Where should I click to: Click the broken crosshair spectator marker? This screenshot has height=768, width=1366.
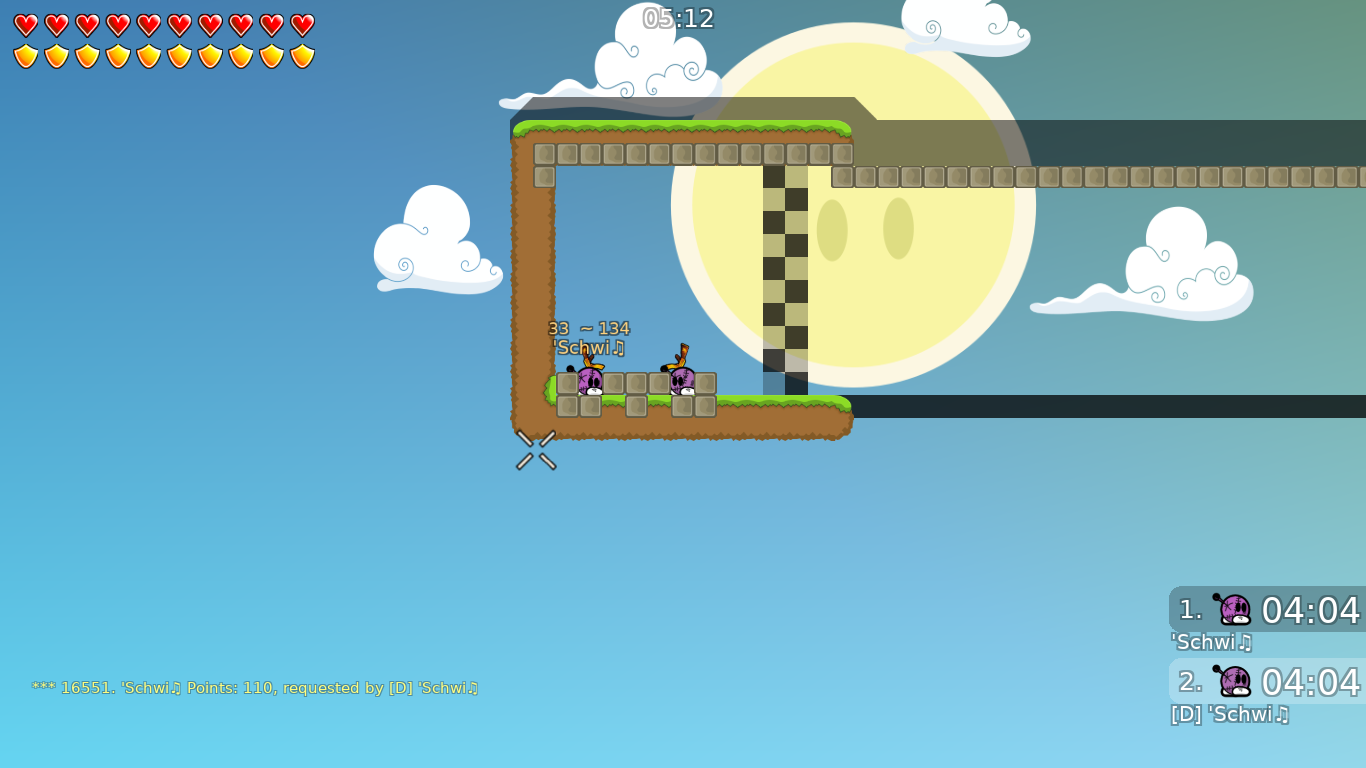tap(536, 450)
